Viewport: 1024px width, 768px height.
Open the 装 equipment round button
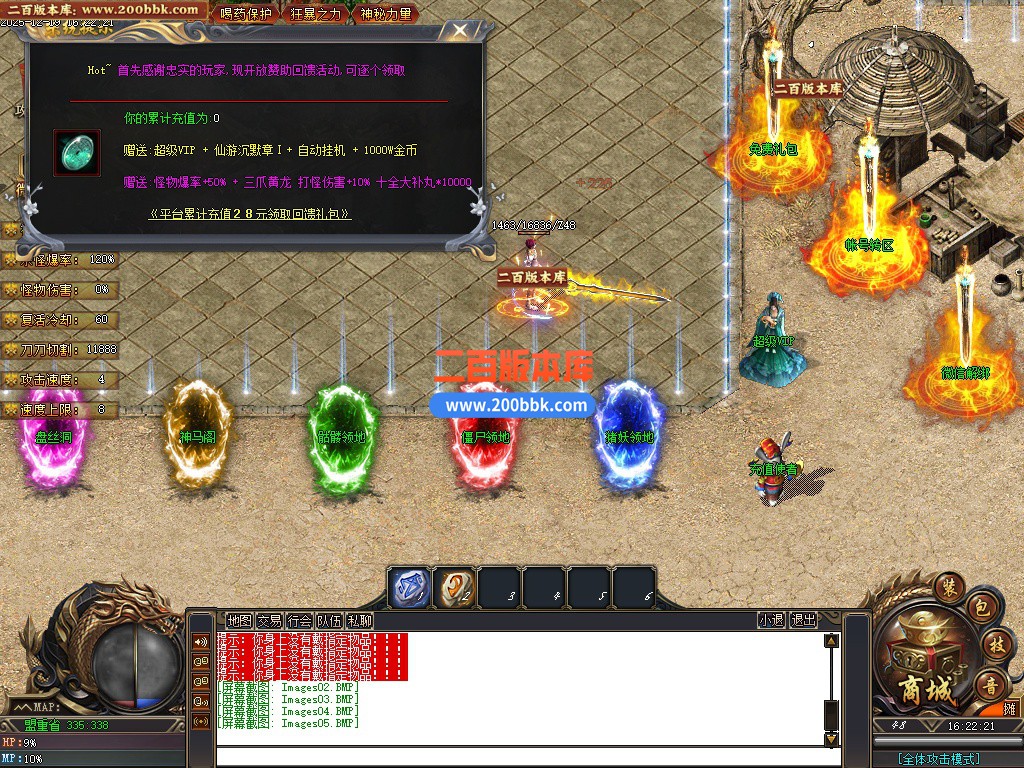(x=949, y=584)
